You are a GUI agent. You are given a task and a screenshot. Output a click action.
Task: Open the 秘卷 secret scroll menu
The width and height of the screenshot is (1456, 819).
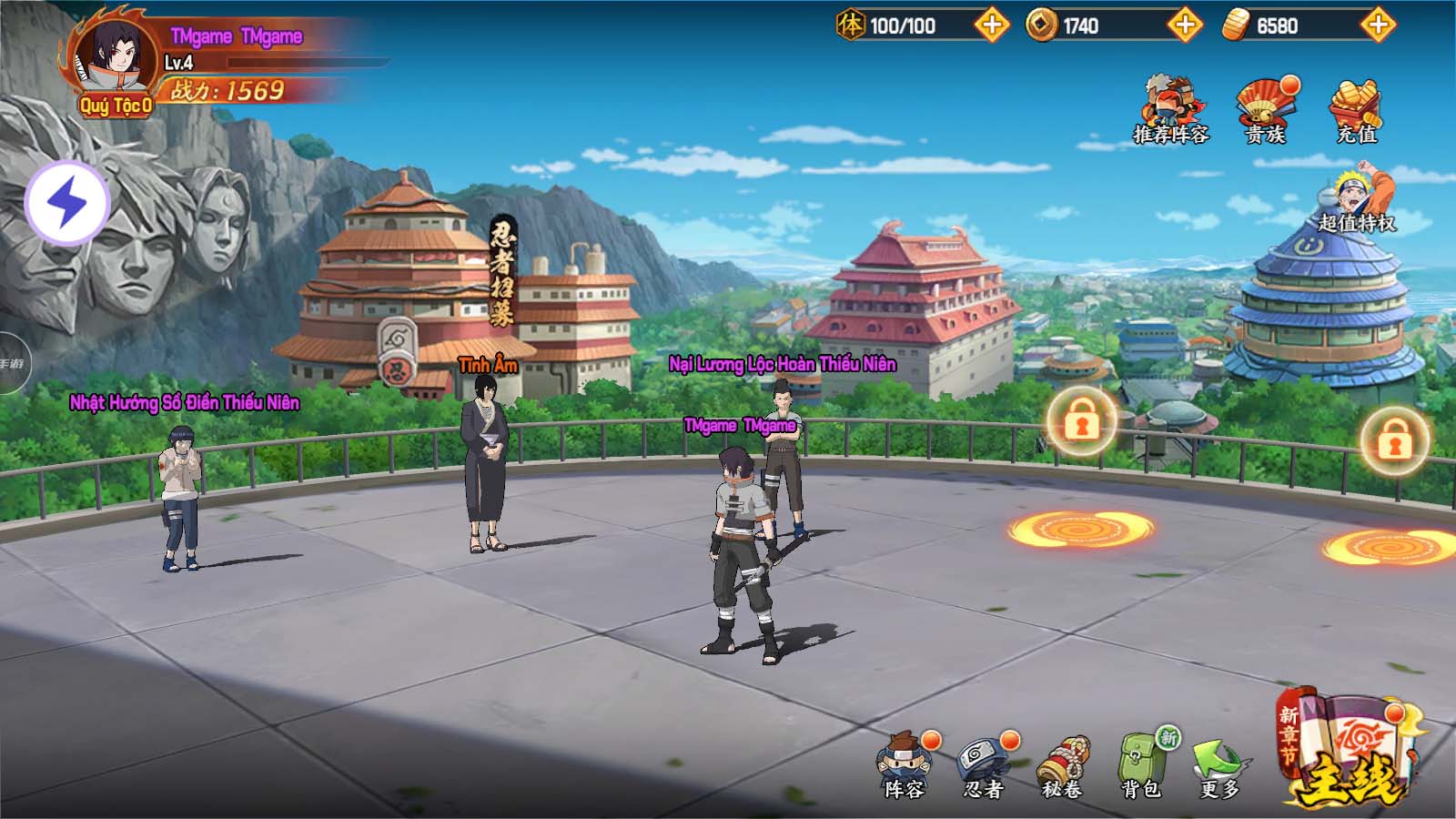coord(1062,764)
